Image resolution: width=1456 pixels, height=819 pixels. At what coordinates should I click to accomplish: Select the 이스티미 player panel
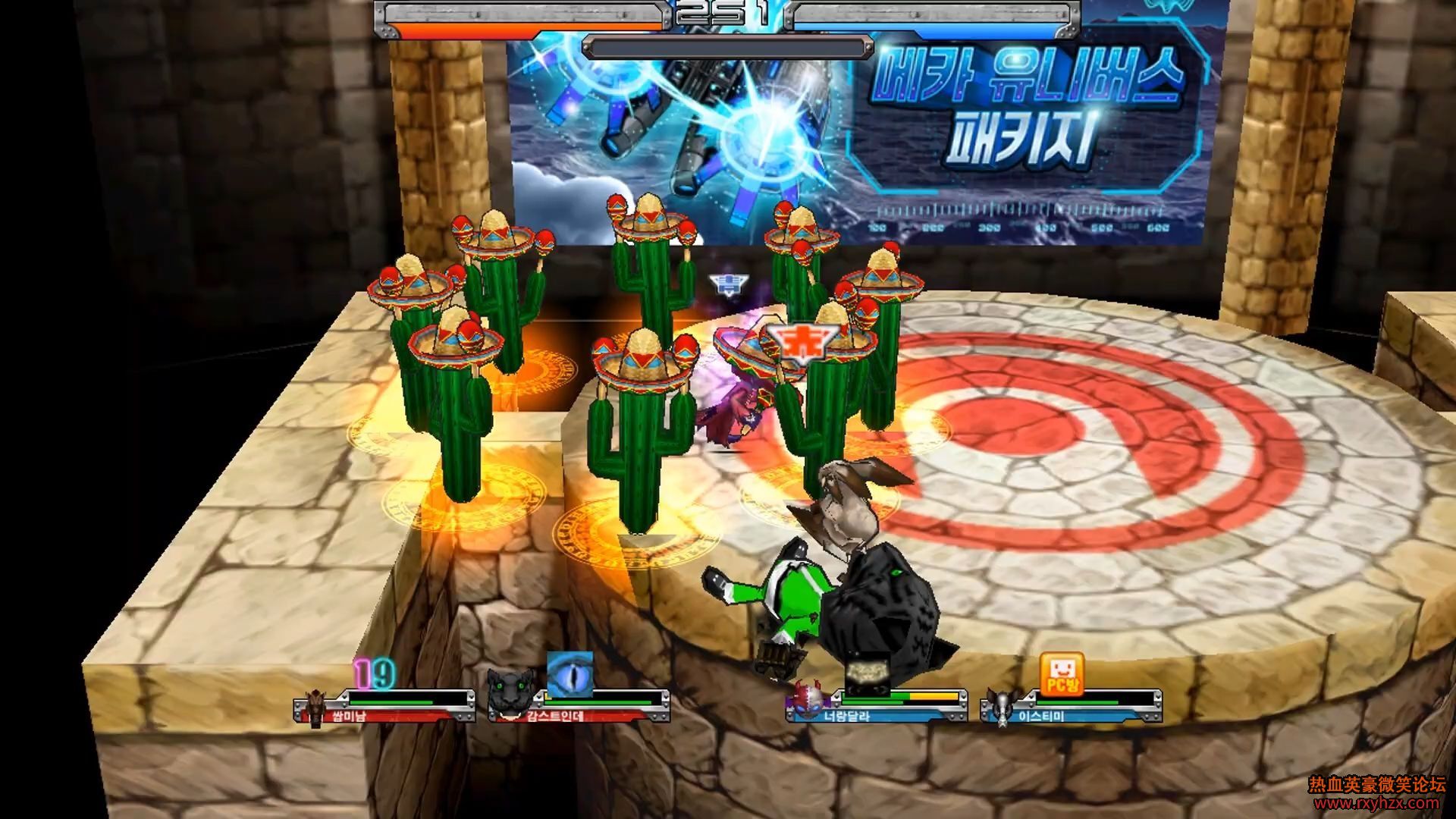[x=1072, y=706]
